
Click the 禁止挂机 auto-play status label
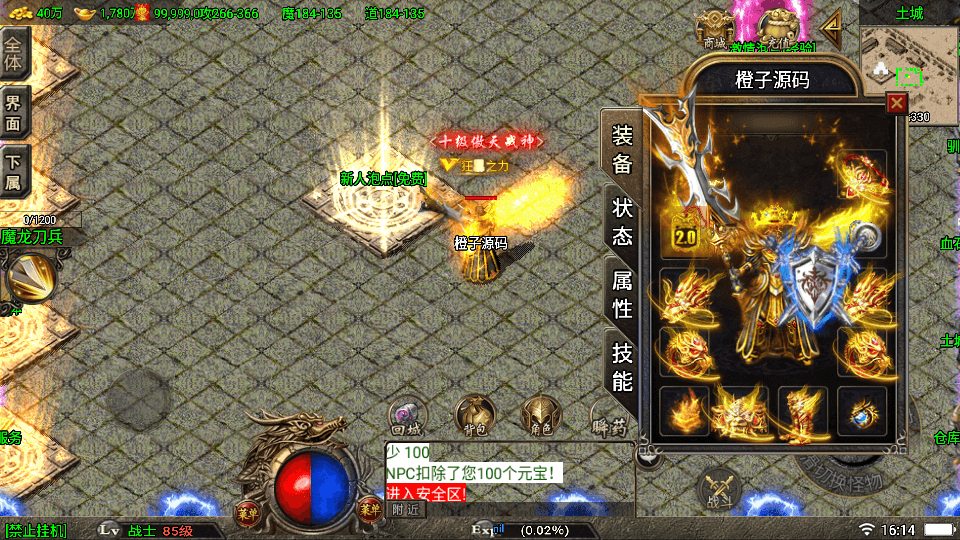click(36, 529)
